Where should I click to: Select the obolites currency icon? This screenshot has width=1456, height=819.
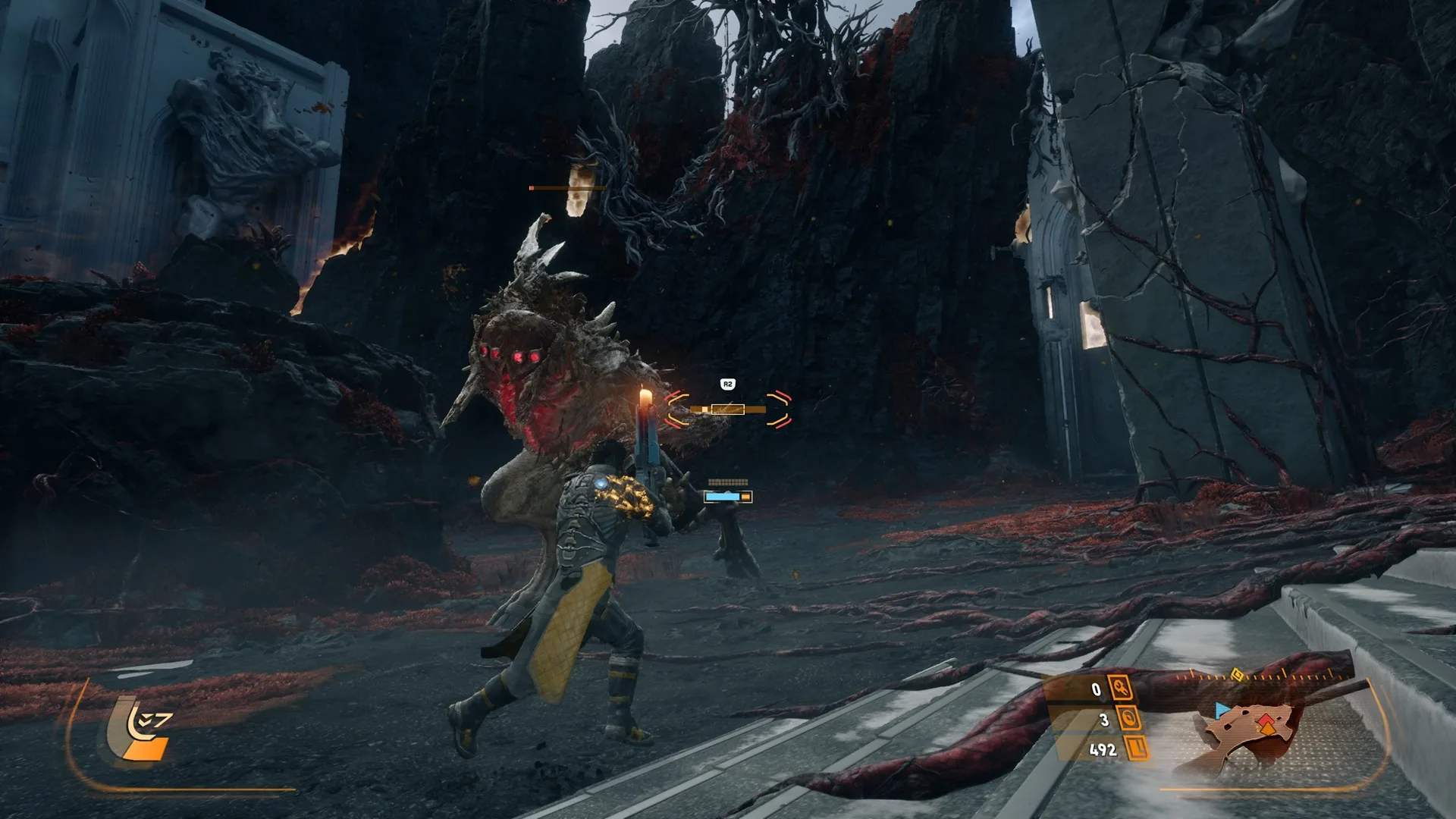click(x=1137, y=749)
